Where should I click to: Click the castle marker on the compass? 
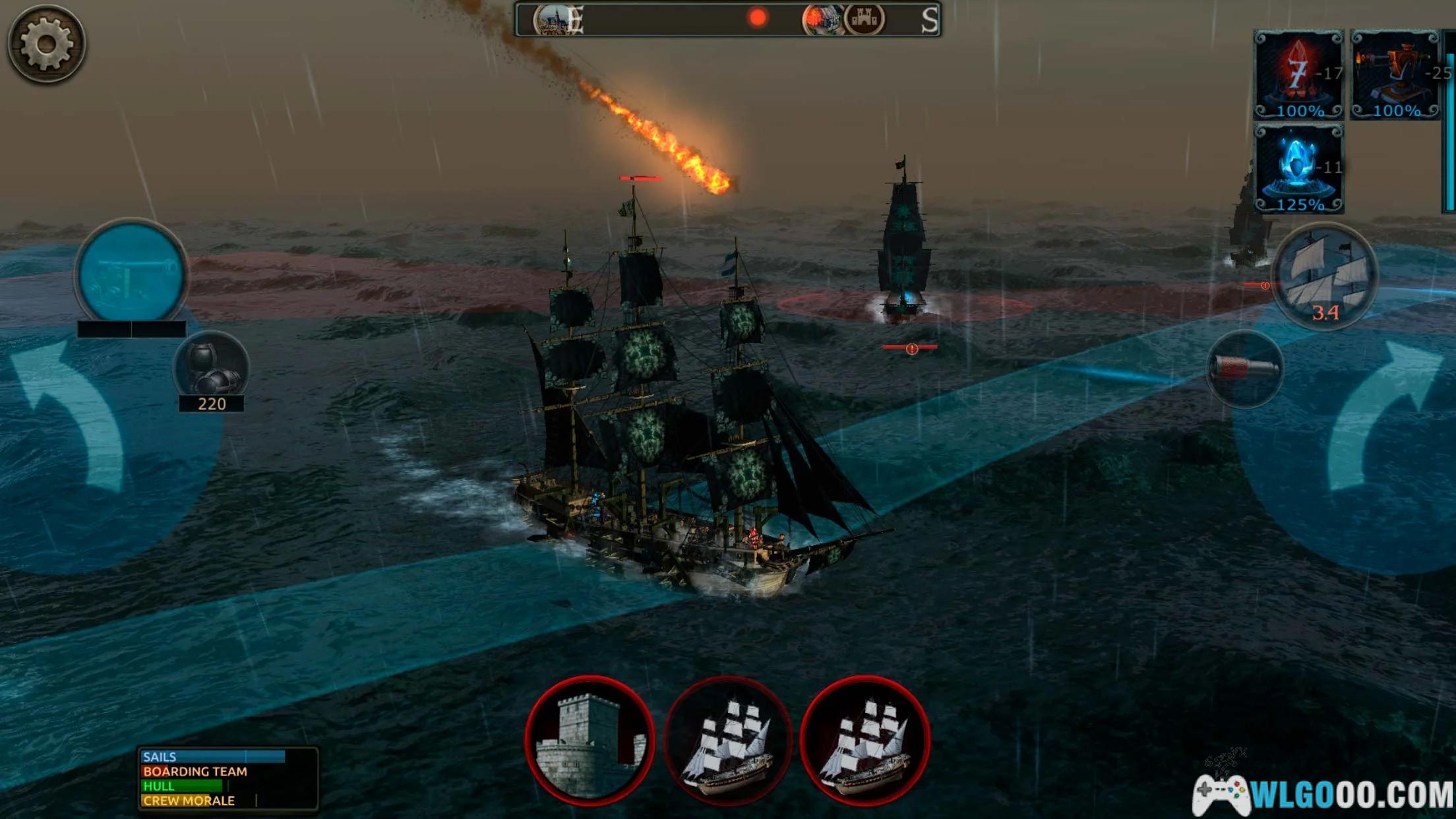click(864, 20)
